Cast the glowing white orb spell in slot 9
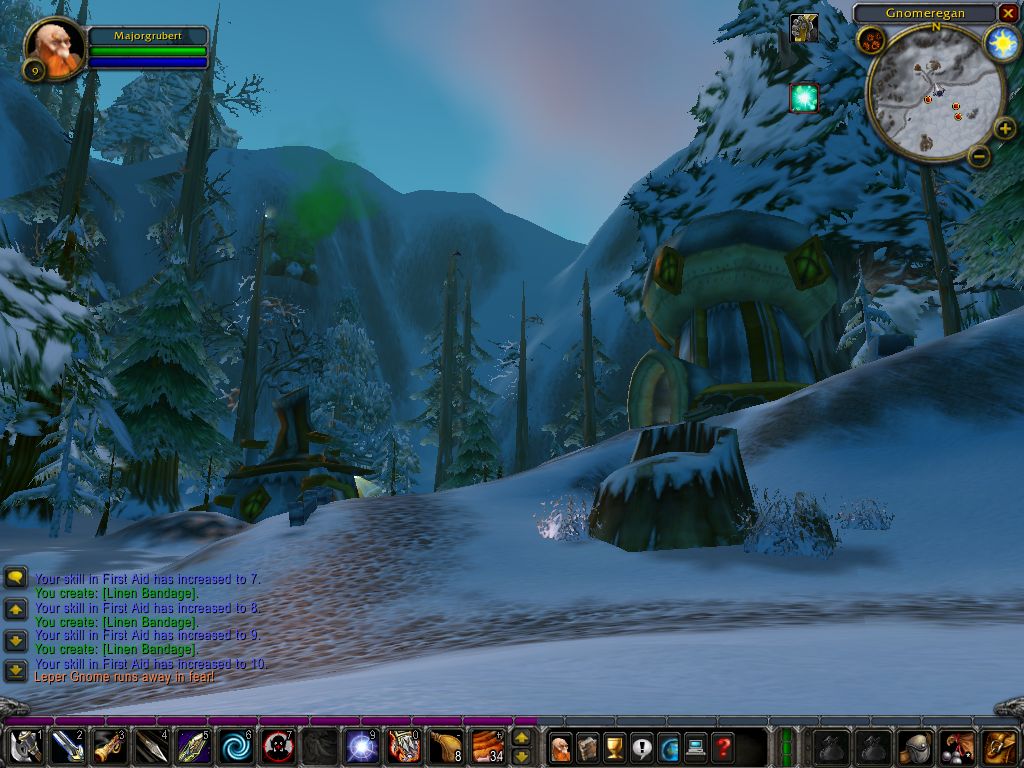Image resolution: width=1024 pixels, height=768 pixels. coord(362,747)
